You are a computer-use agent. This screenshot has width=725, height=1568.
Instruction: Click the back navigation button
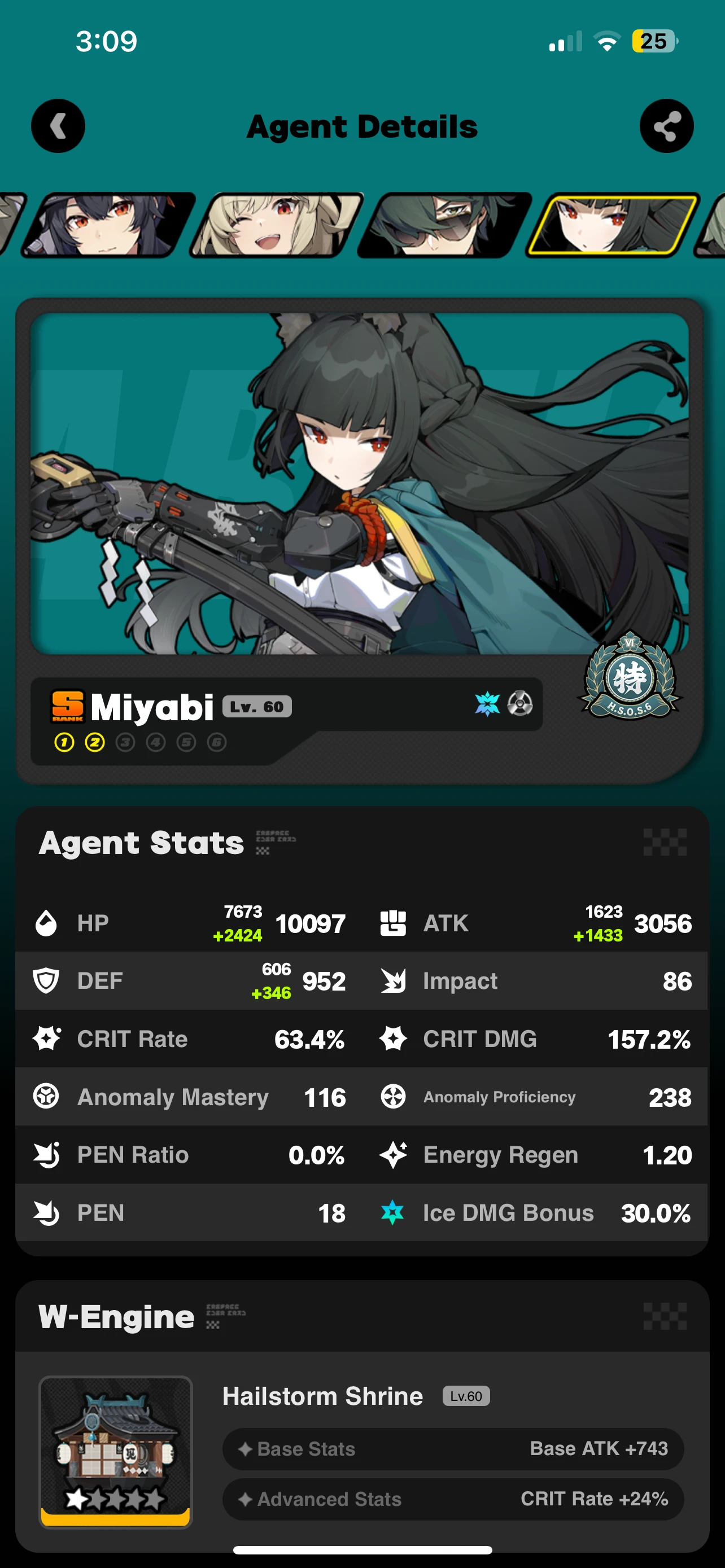[58, 125]
